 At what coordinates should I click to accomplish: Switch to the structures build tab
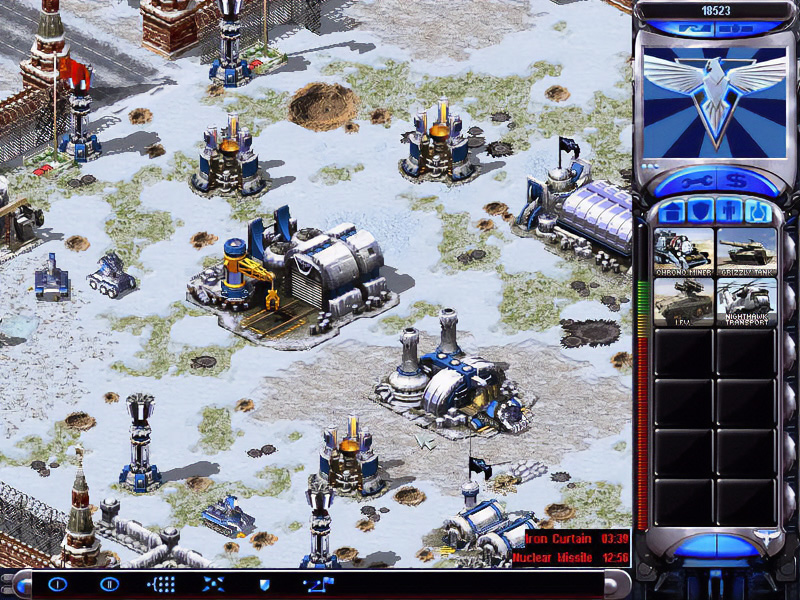pyautogui.click(x=674, y=213)
